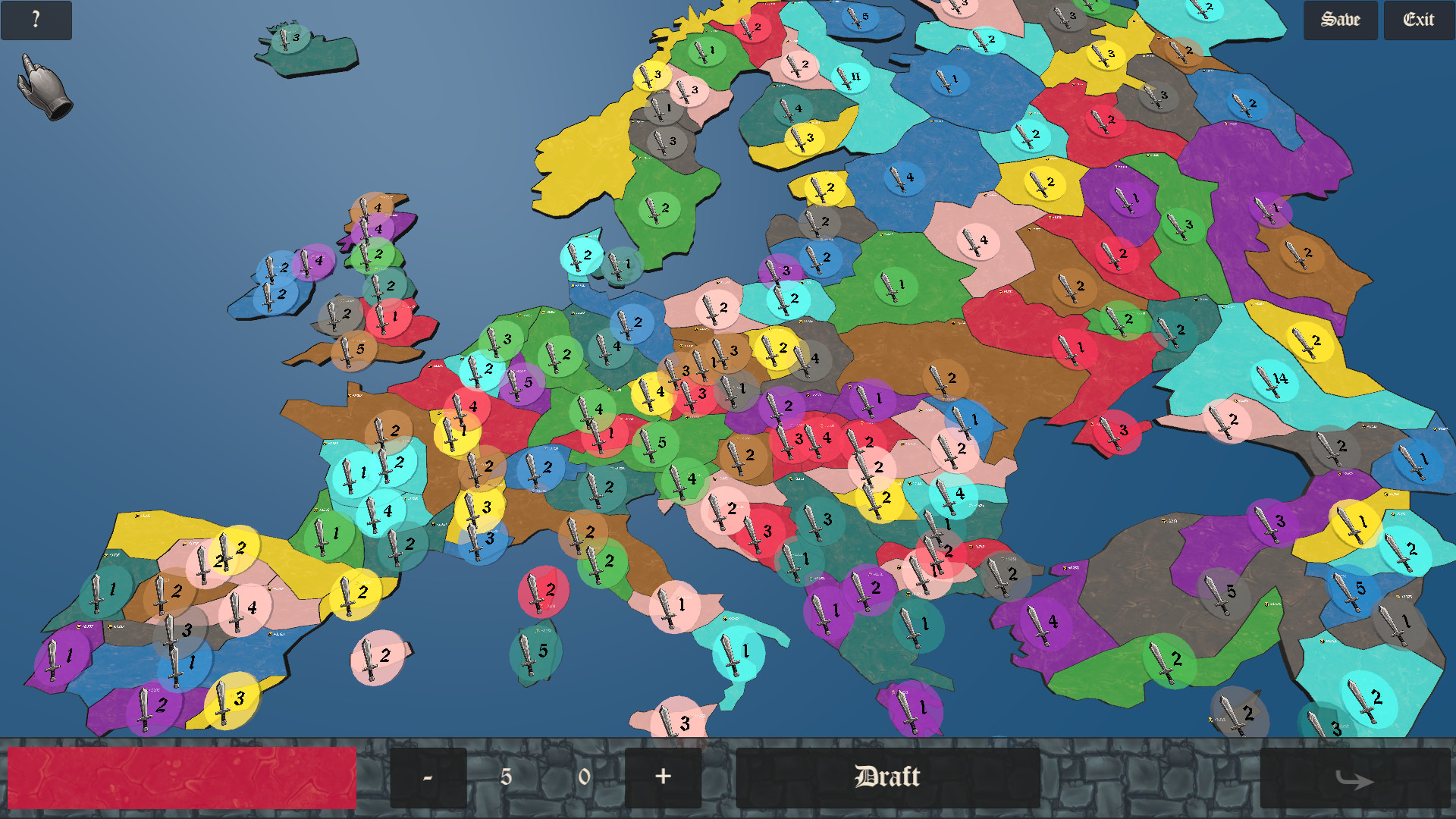Image resolution: width=1456 pixels, height=819 pixels.
Task: Open the help panel with the ? icon
Action: coord(36,20)
